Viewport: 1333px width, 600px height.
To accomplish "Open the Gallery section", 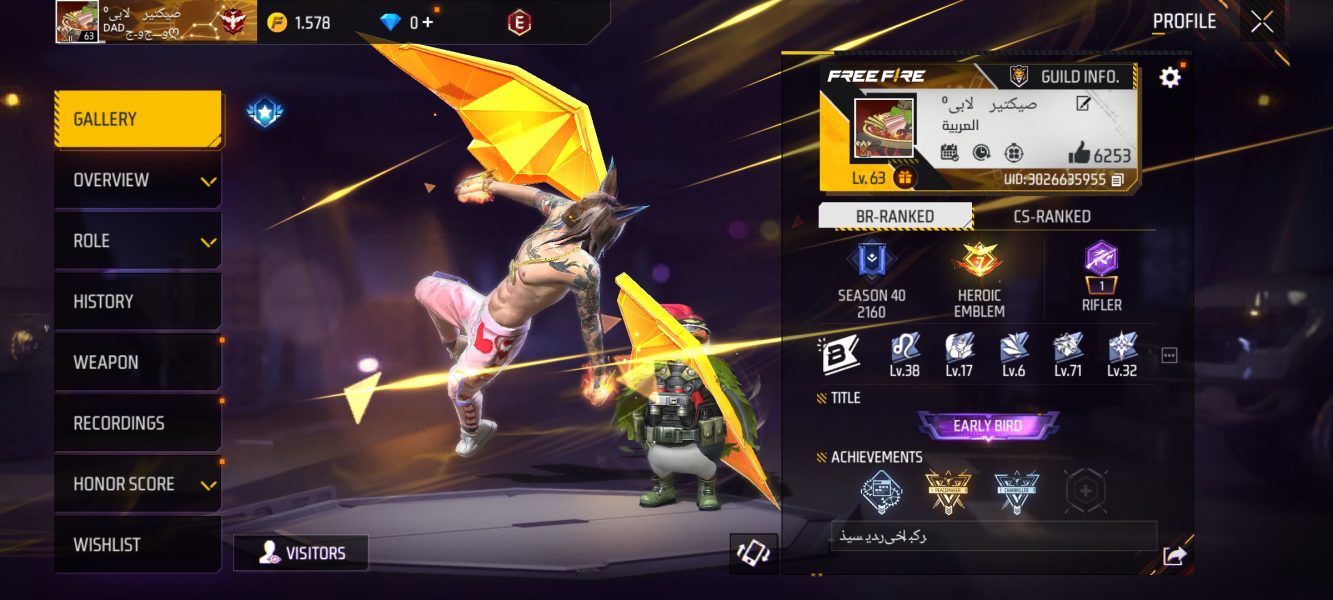I will 137,120.
